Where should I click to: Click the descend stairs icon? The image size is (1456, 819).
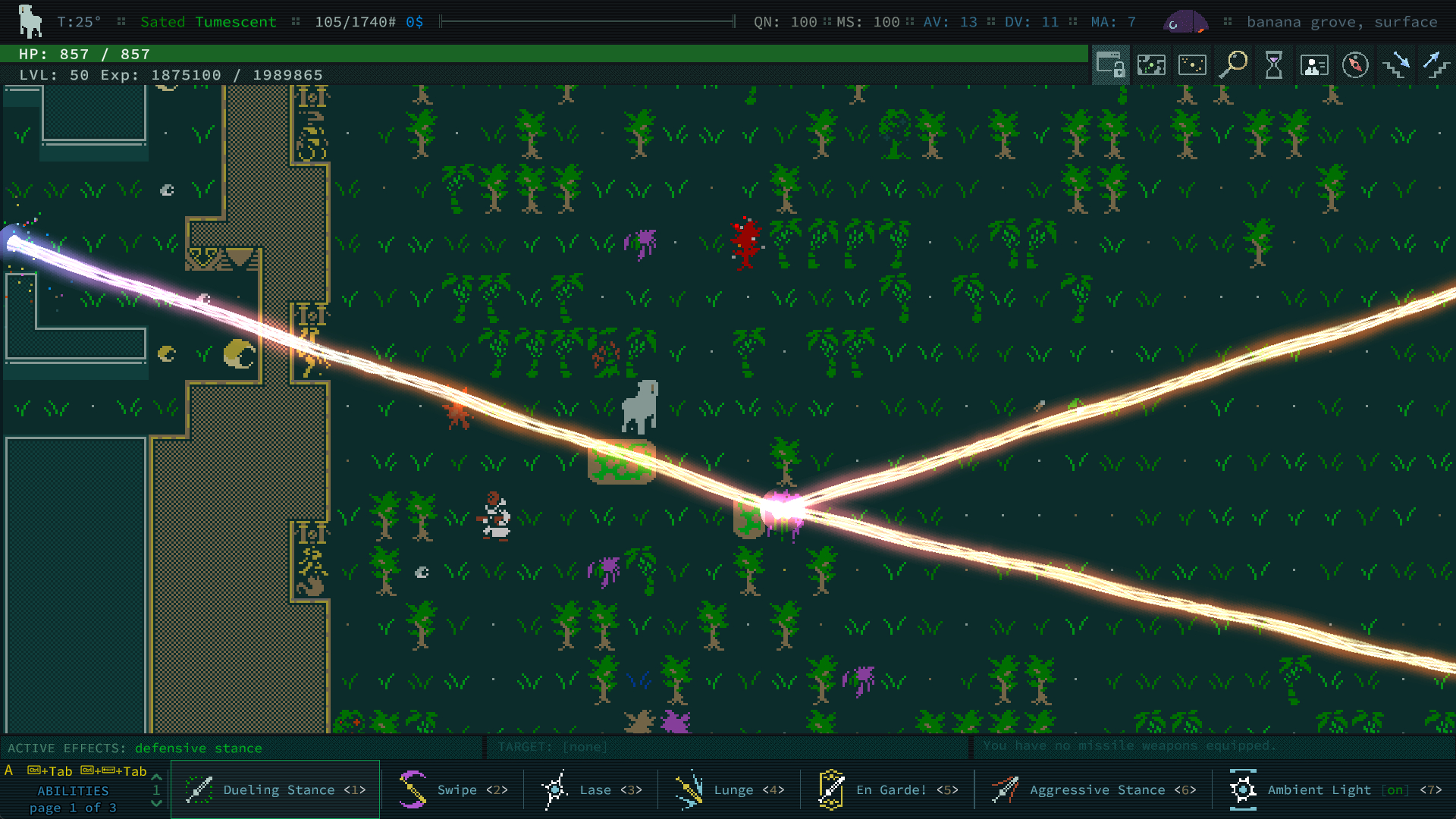(1396, 65)
